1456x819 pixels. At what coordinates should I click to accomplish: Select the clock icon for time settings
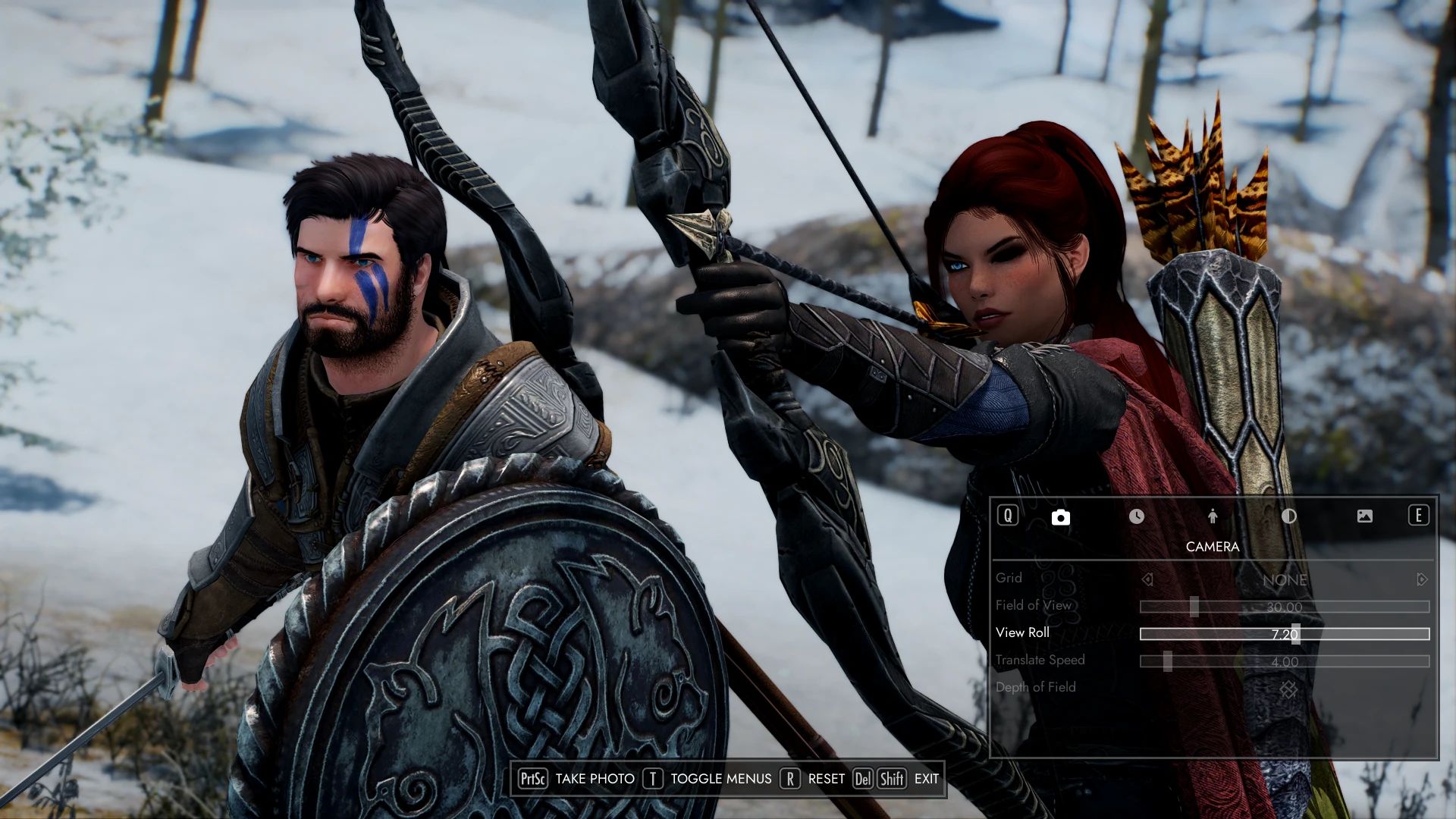coord(1137,516)
